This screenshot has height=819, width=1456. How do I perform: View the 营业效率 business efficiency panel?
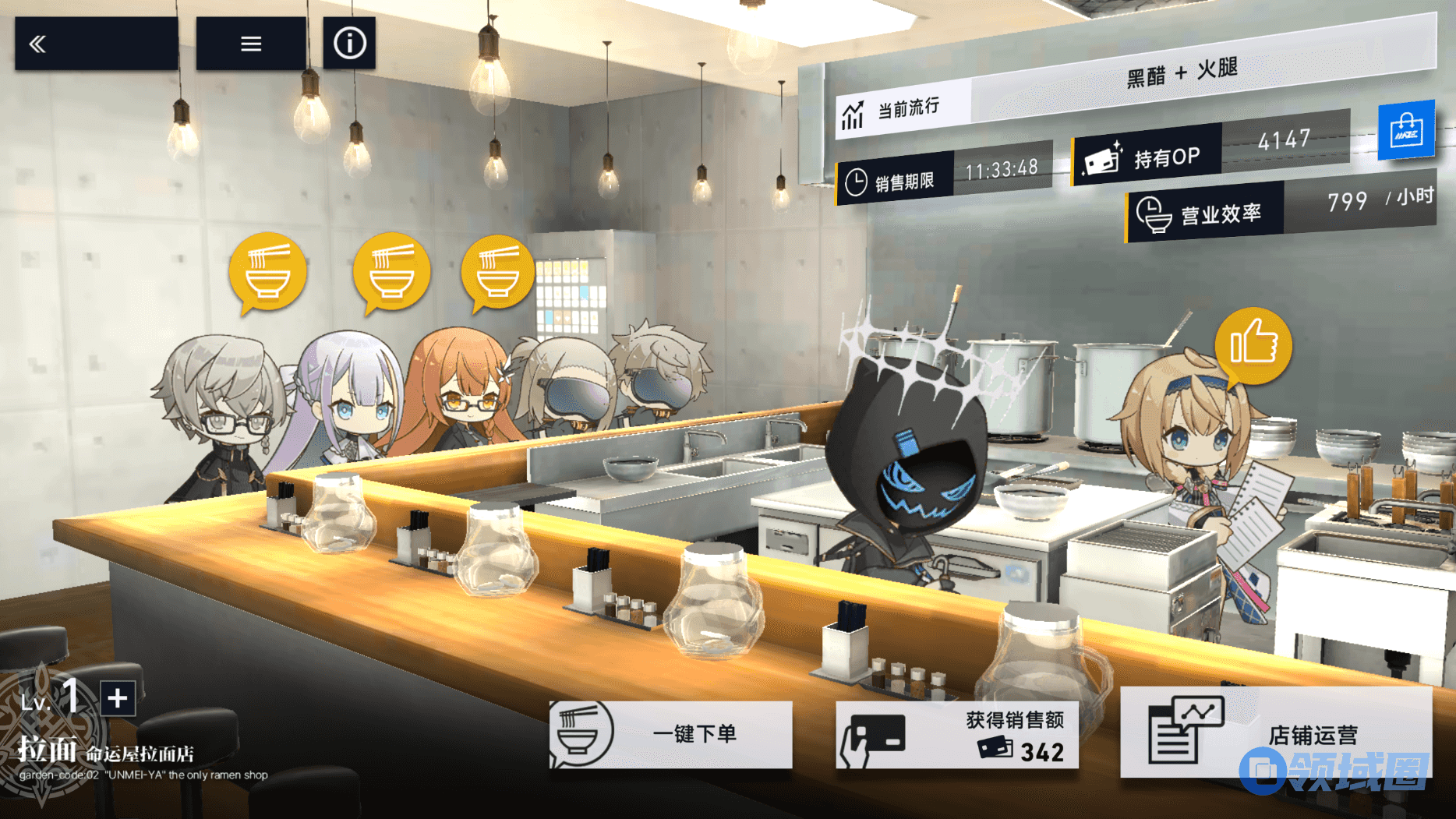tap(1280, 209)
